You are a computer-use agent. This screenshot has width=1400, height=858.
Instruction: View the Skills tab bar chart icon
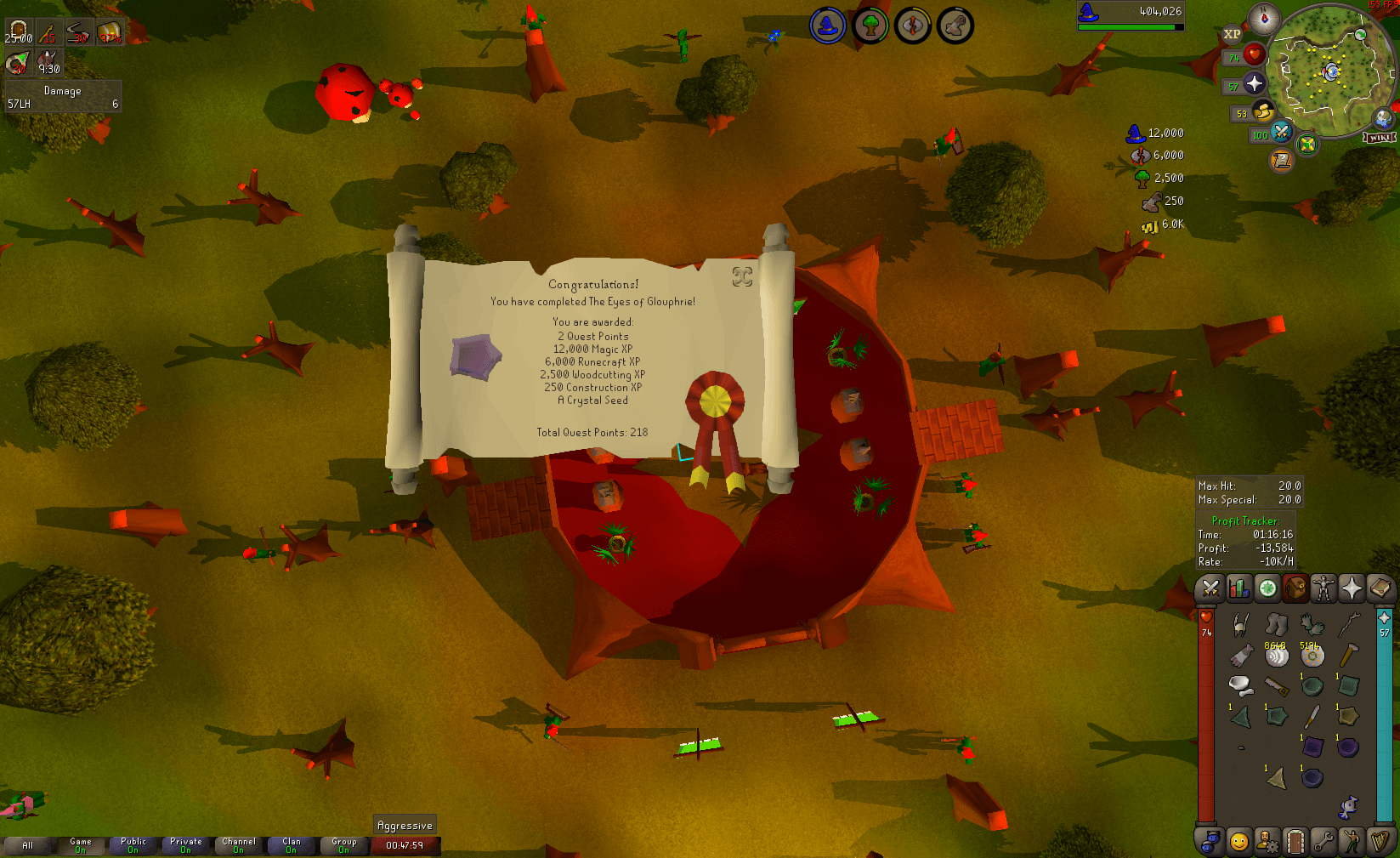1238,588
